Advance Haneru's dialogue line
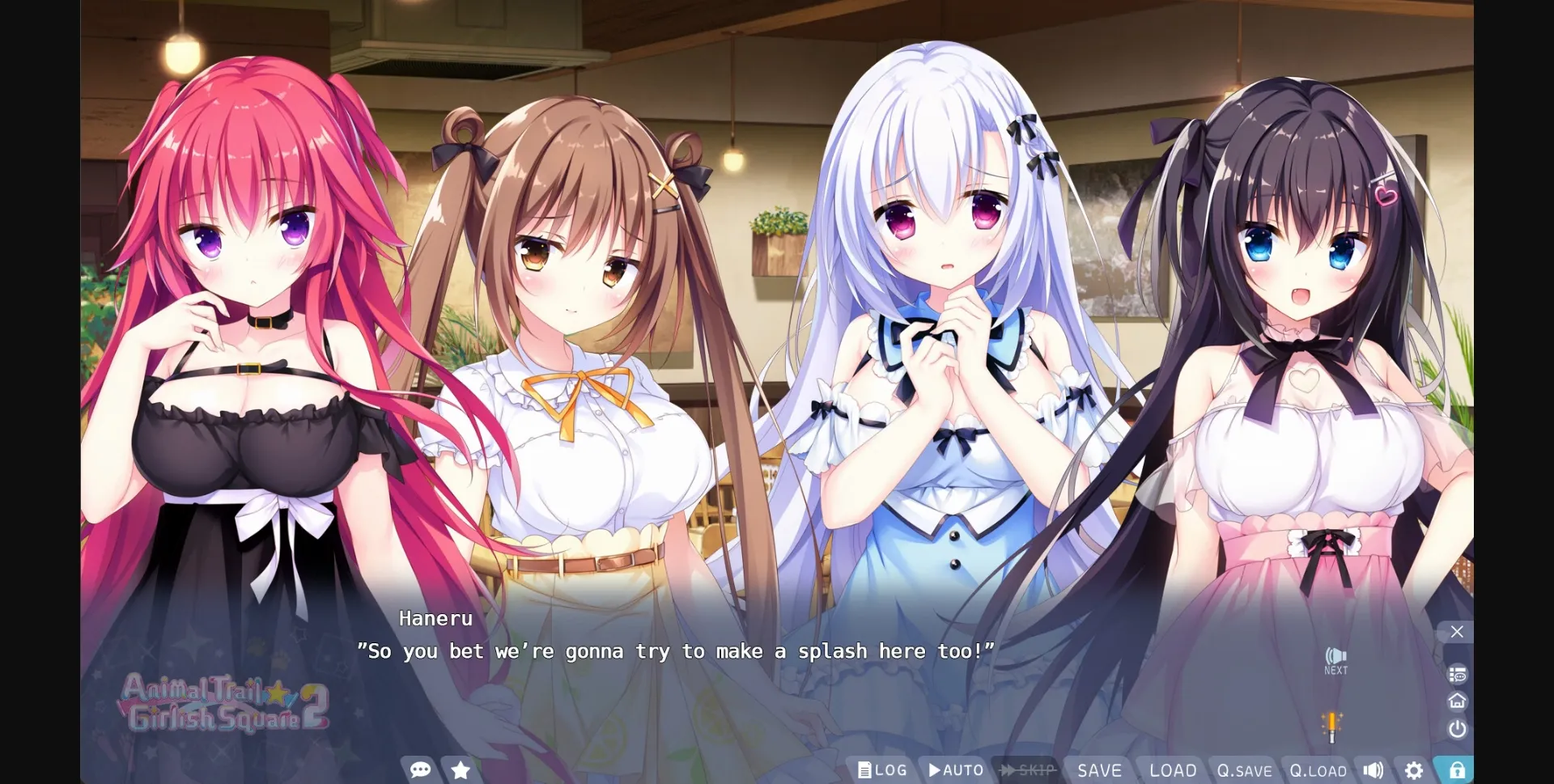Screen dimensions: 1554x784 click(x=678, y=651)
